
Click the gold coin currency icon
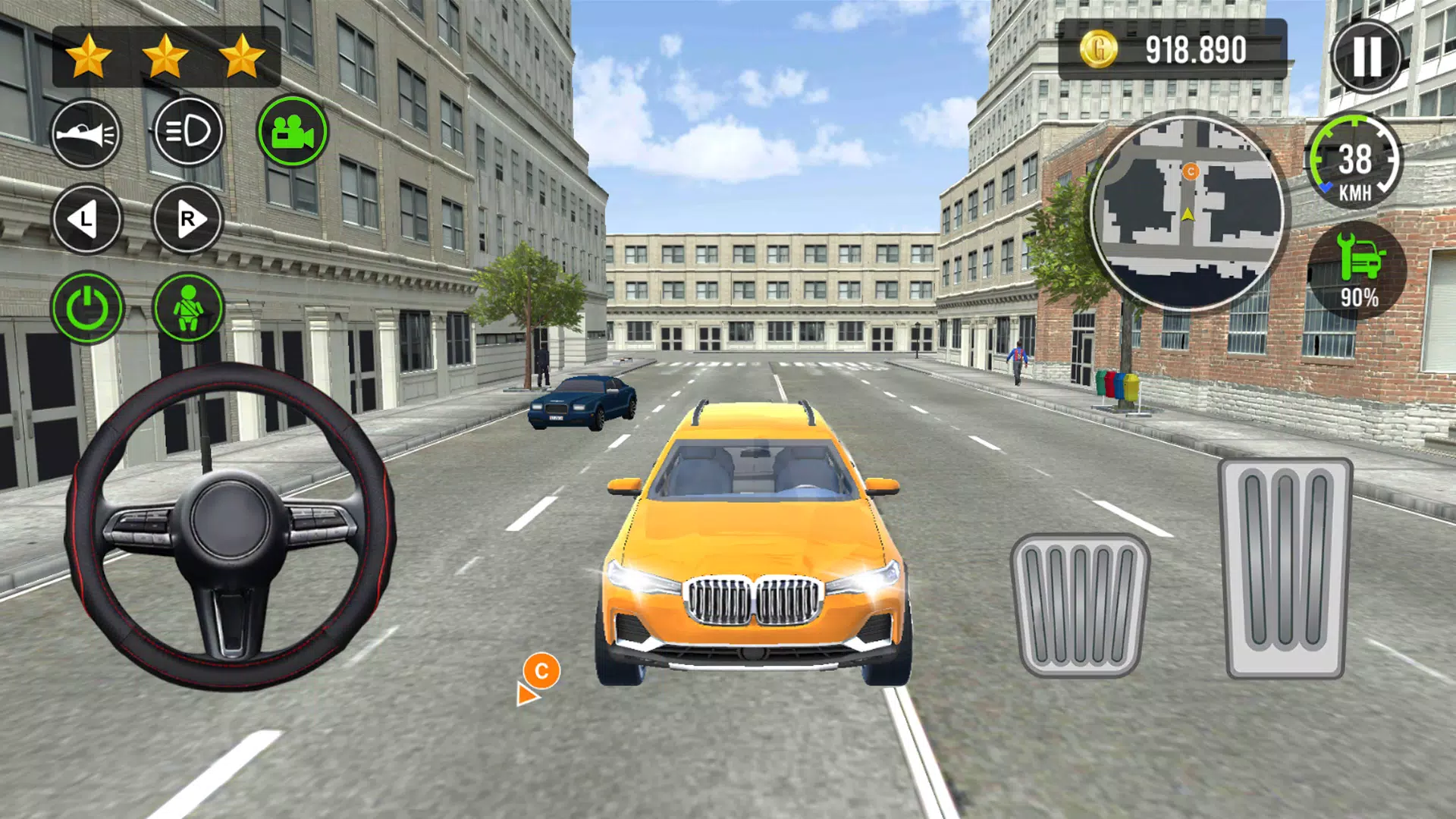click(1101, 47)
